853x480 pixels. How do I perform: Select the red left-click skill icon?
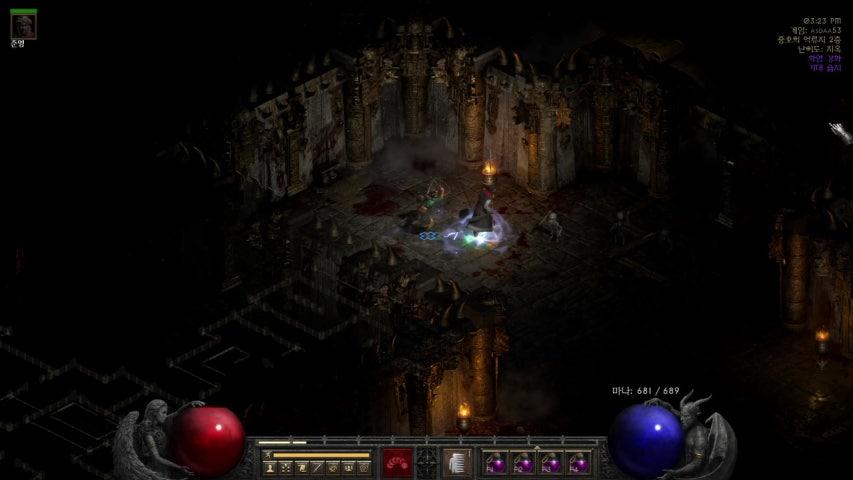tap(397, 463)
